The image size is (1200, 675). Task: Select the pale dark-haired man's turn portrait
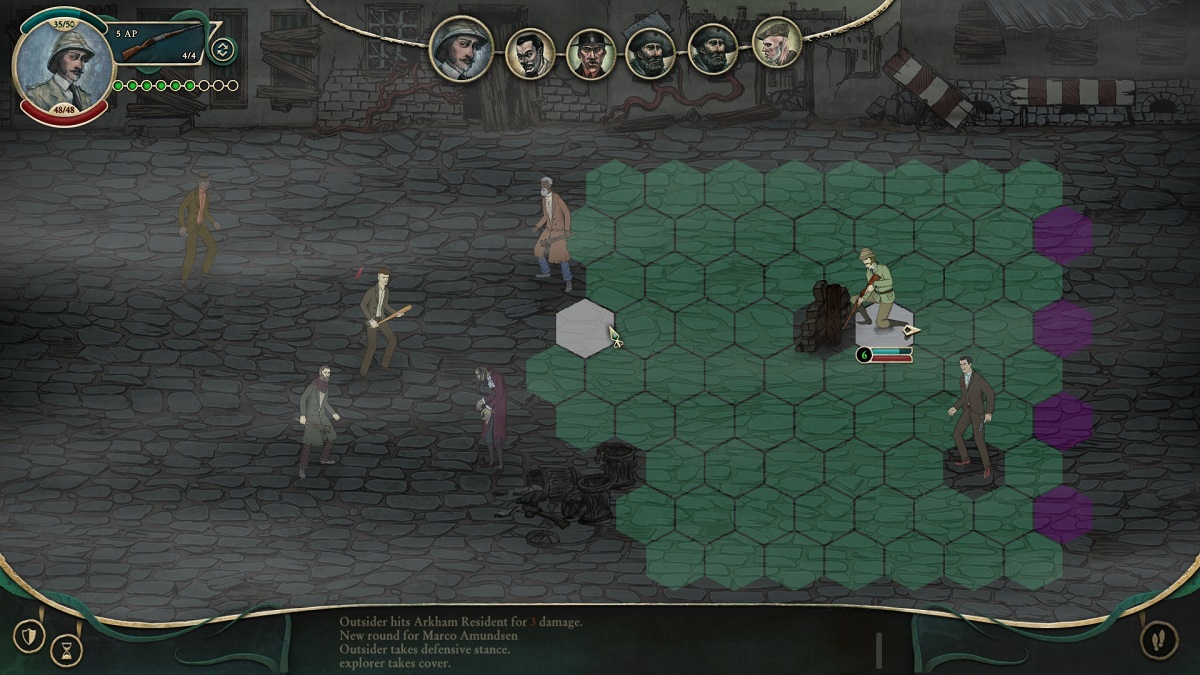[529, 52]
